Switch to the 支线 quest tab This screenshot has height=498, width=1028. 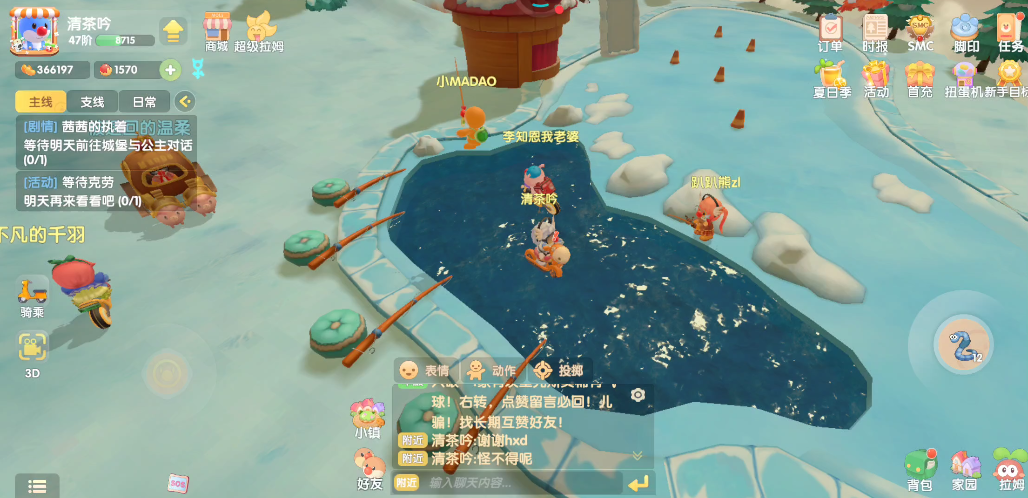pyautogui.click(x=92, y=102)
